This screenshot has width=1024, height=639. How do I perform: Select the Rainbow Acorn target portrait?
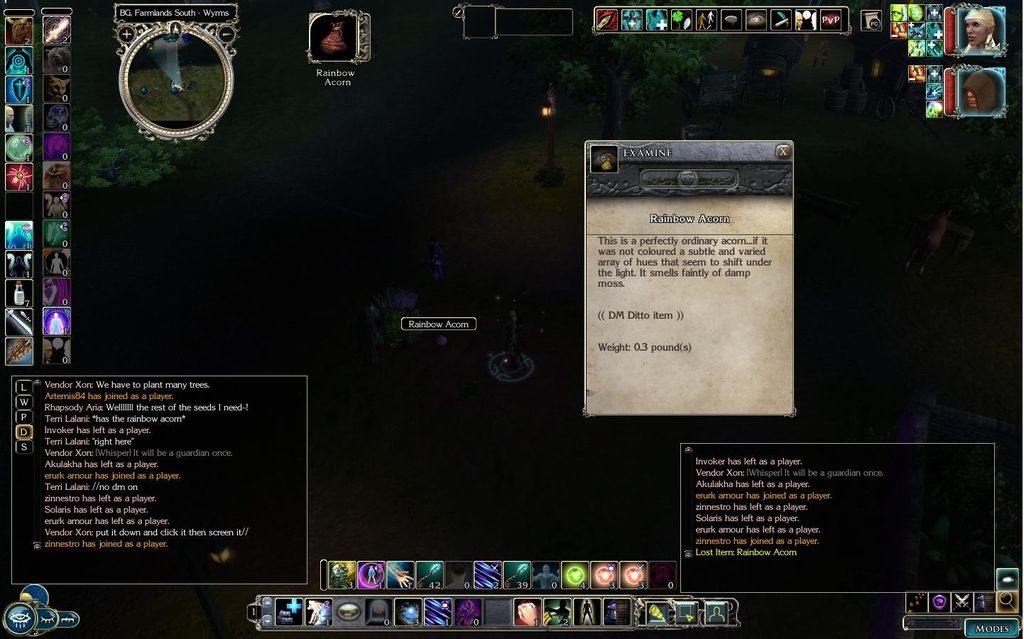[332, 38]
